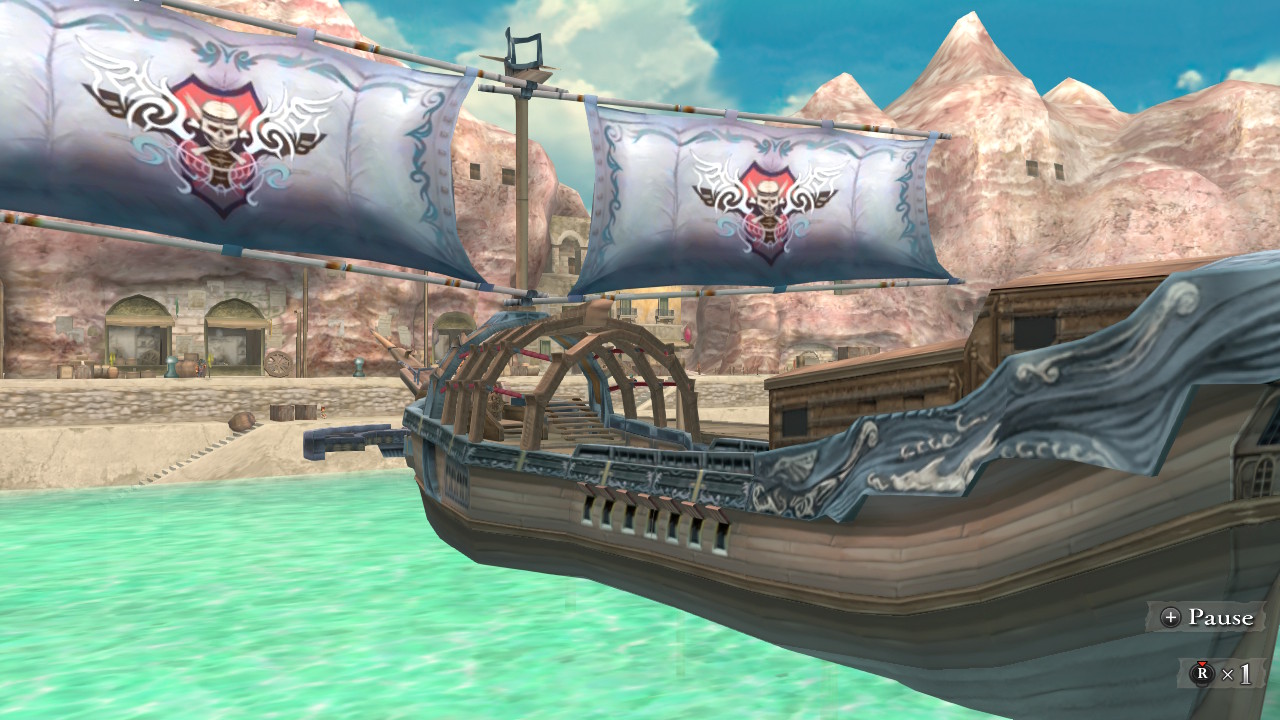Pause the cutscene with the Pause button

pos(1206,617)
